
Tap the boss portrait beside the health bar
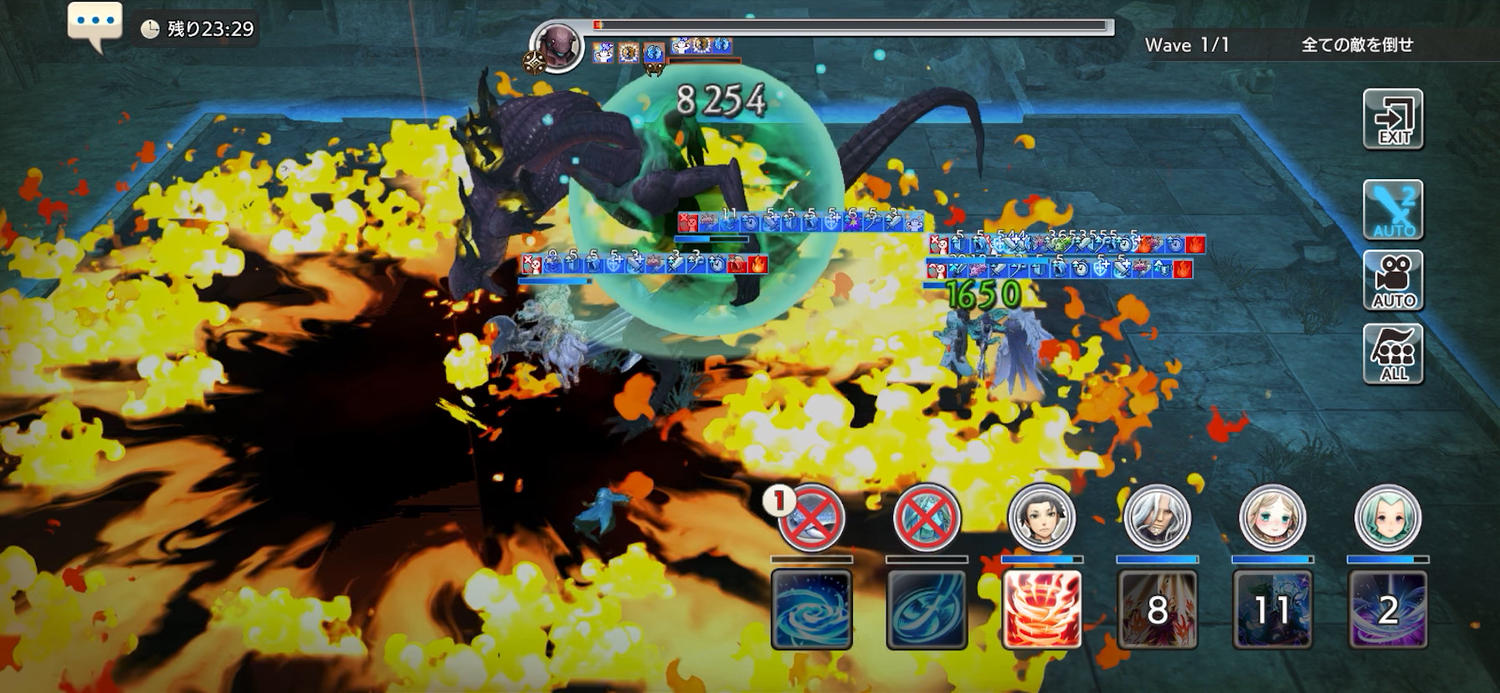coord(557,45)
